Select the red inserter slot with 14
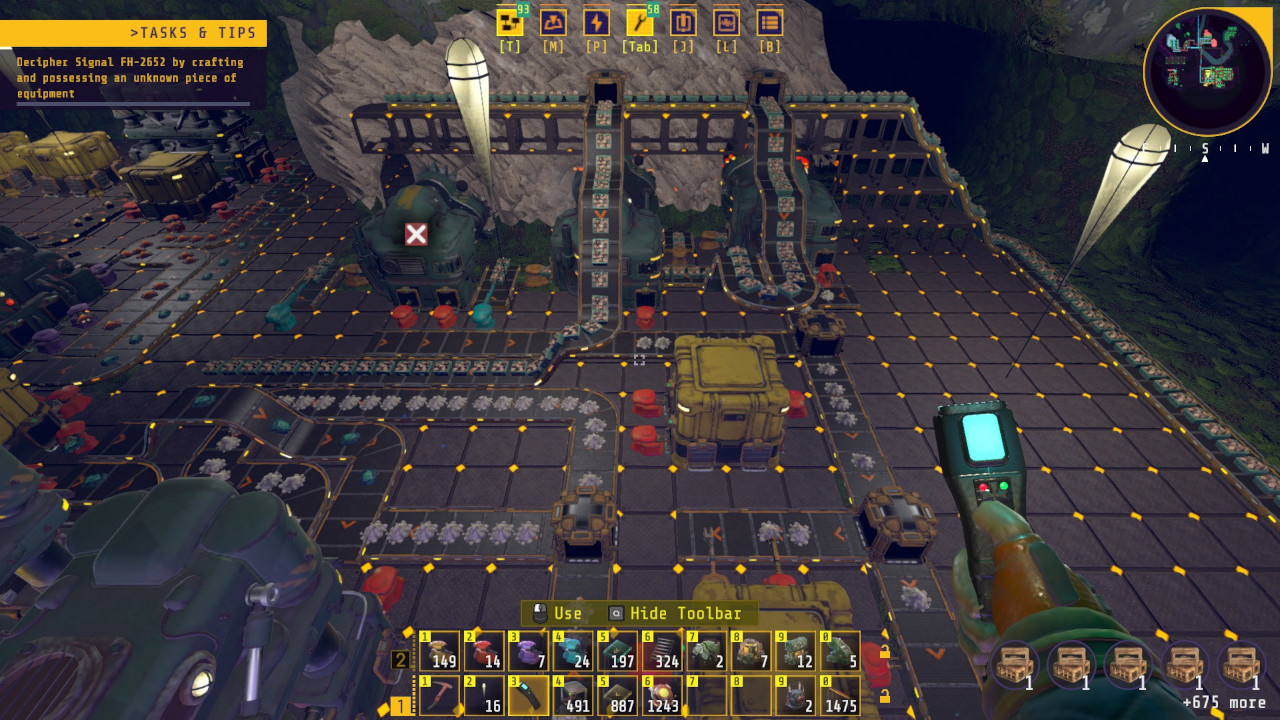Viewport: 1280px width, 720px height. [x=484, y=651]
